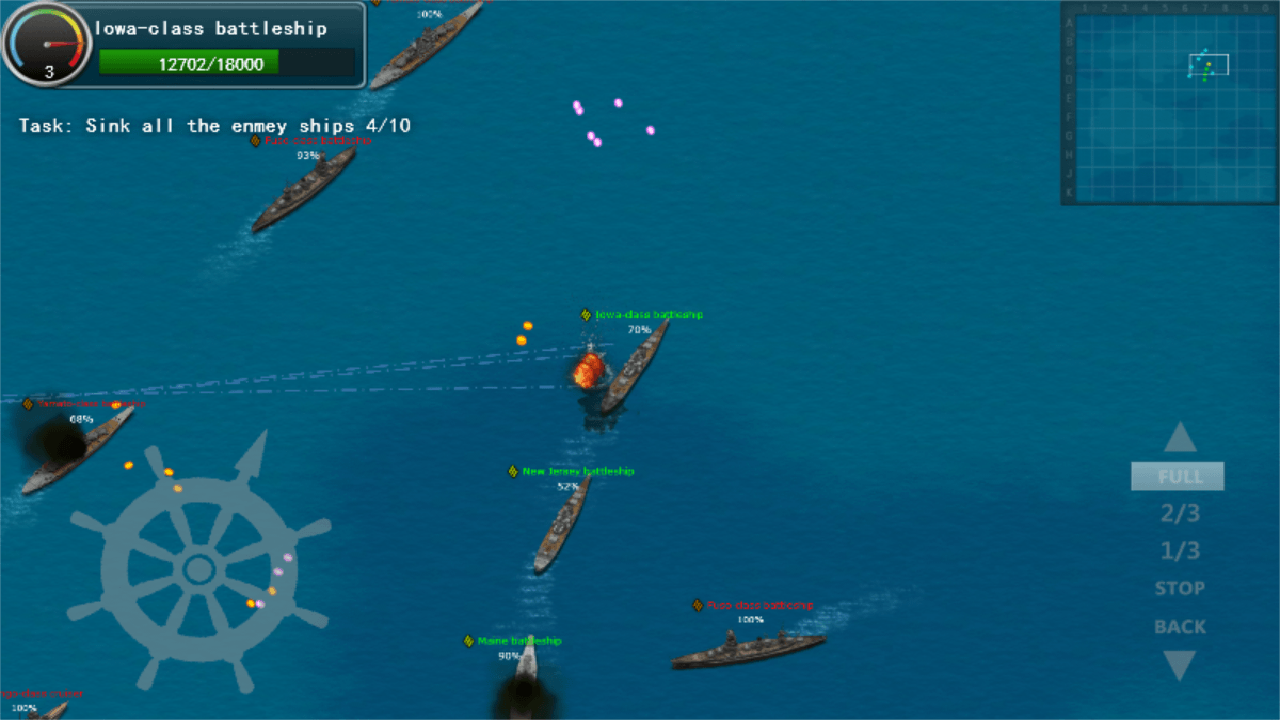1280x720 pixels.
Task: Engage FULL speed
Action: (x=1177, y=476)
